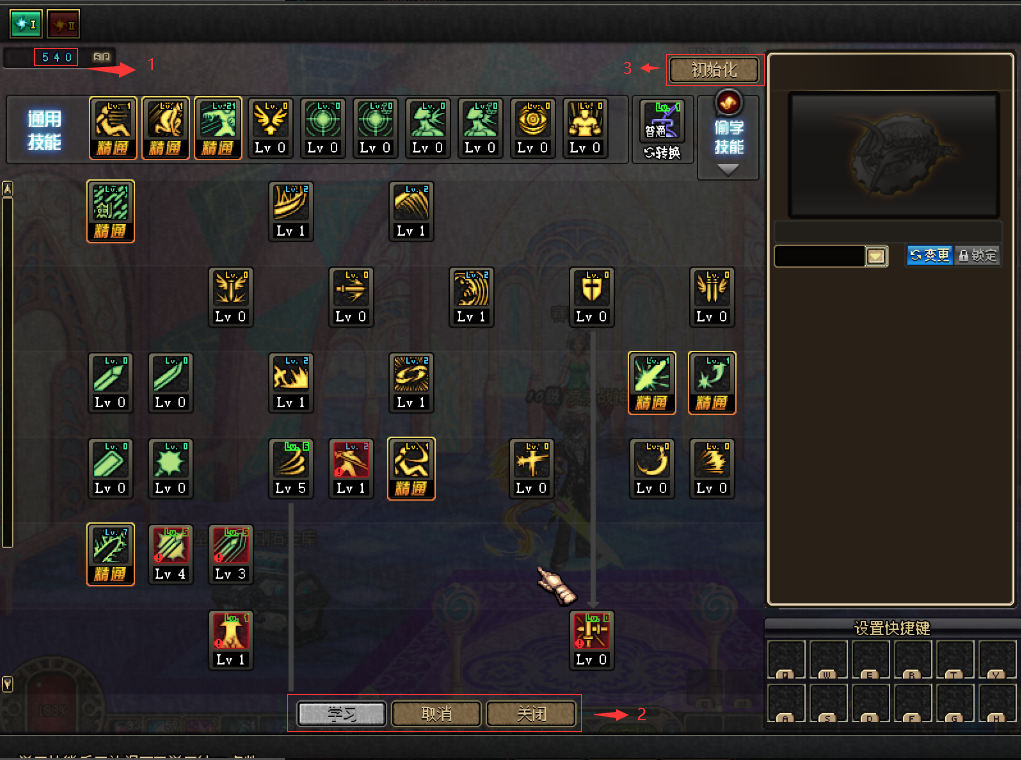
Task: Switch to skill page tab I
Action: click(24, 20)
